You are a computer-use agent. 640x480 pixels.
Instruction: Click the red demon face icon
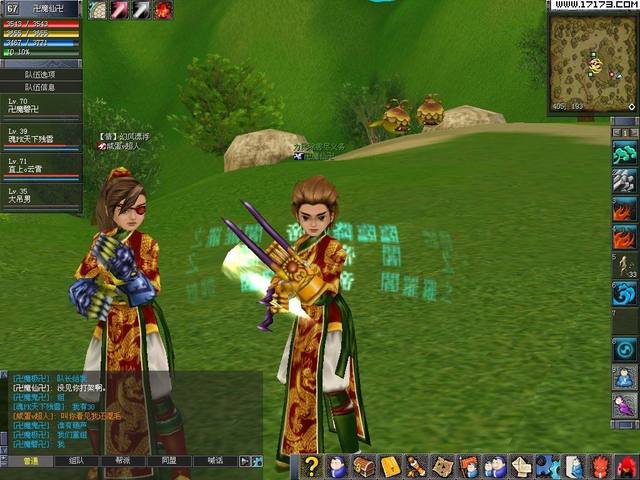[x=599, y=466]
